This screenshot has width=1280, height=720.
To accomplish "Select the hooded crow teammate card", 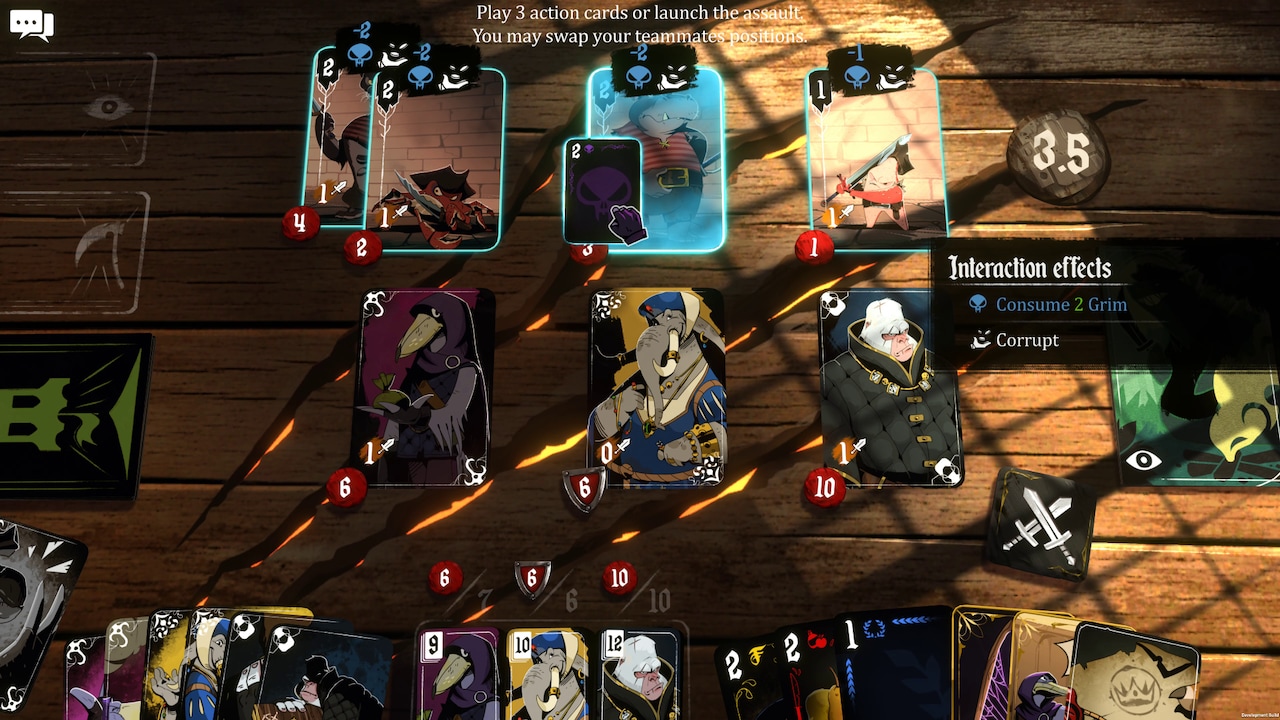I will click(x=423, y=386).
